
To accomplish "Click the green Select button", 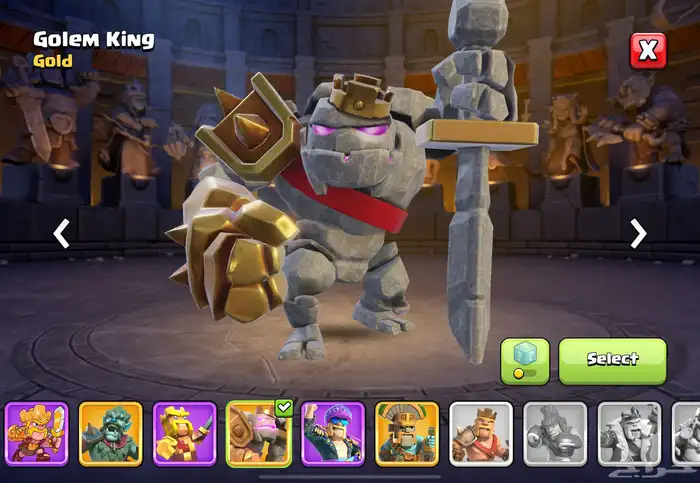I will pos(612,360).
